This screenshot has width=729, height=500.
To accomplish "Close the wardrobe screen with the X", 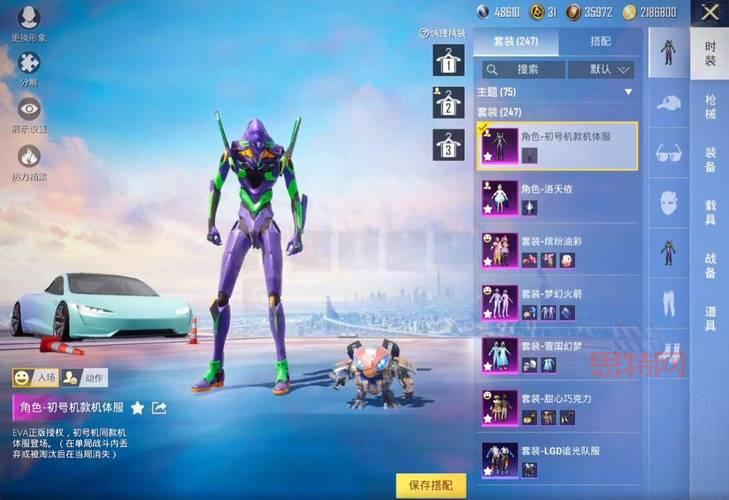I will [710, 13].
